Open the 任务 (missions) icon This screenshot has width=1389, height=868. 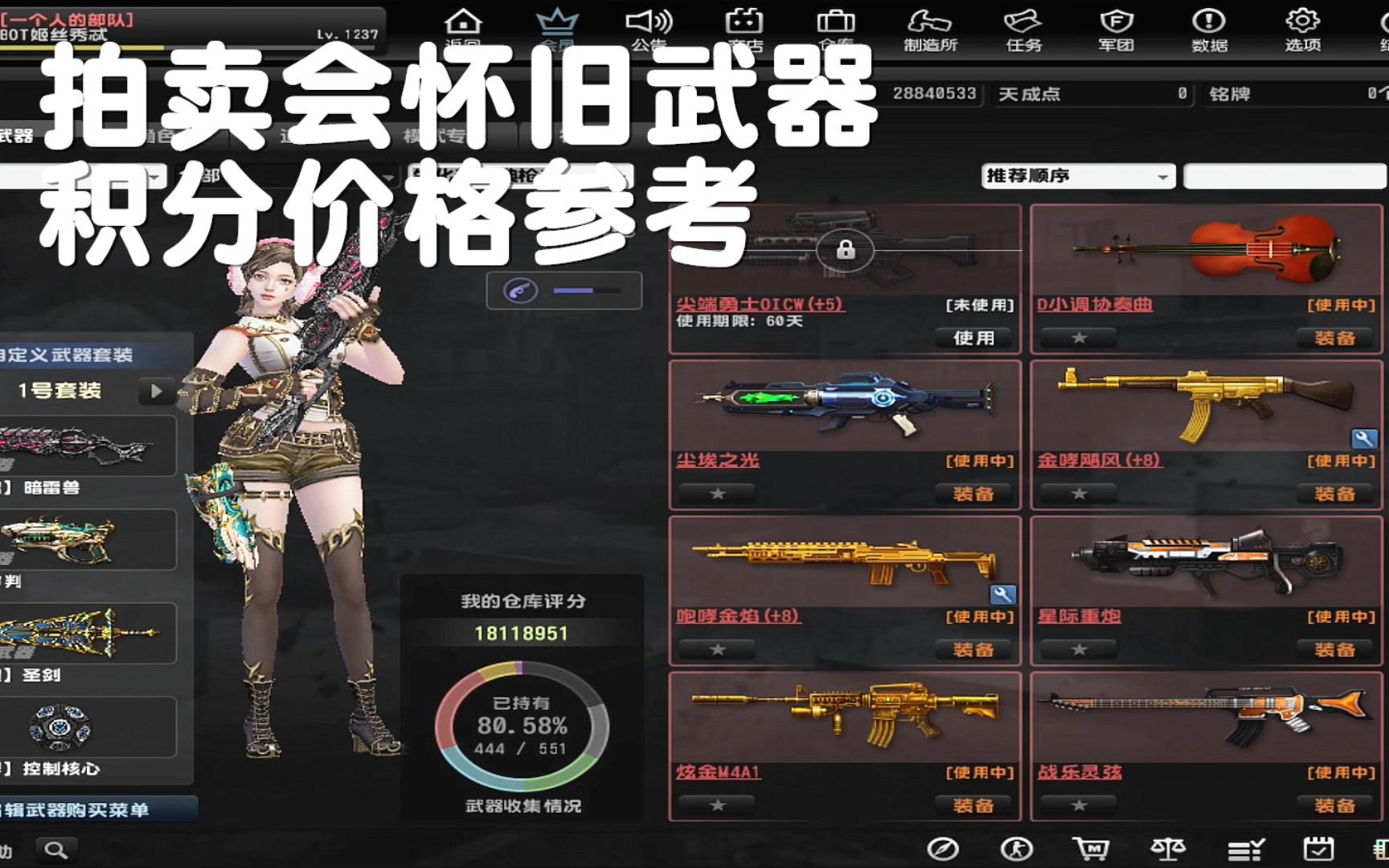[x=1022, y=24]
